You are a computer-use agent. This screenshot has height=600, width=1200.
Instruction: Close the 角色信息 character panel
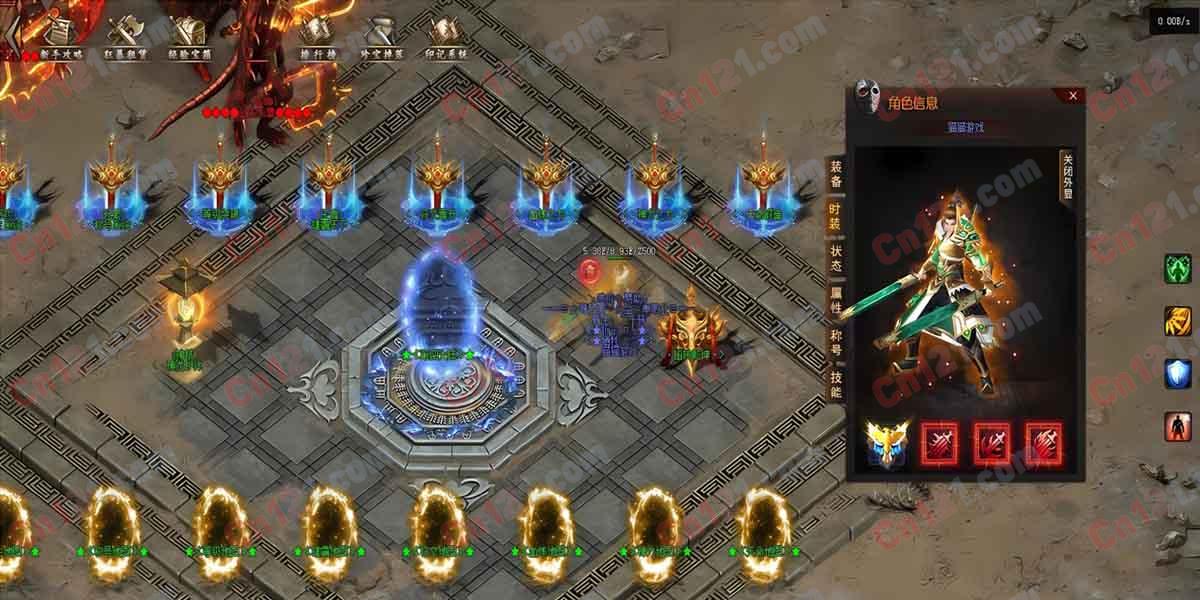click(1072, 96)
